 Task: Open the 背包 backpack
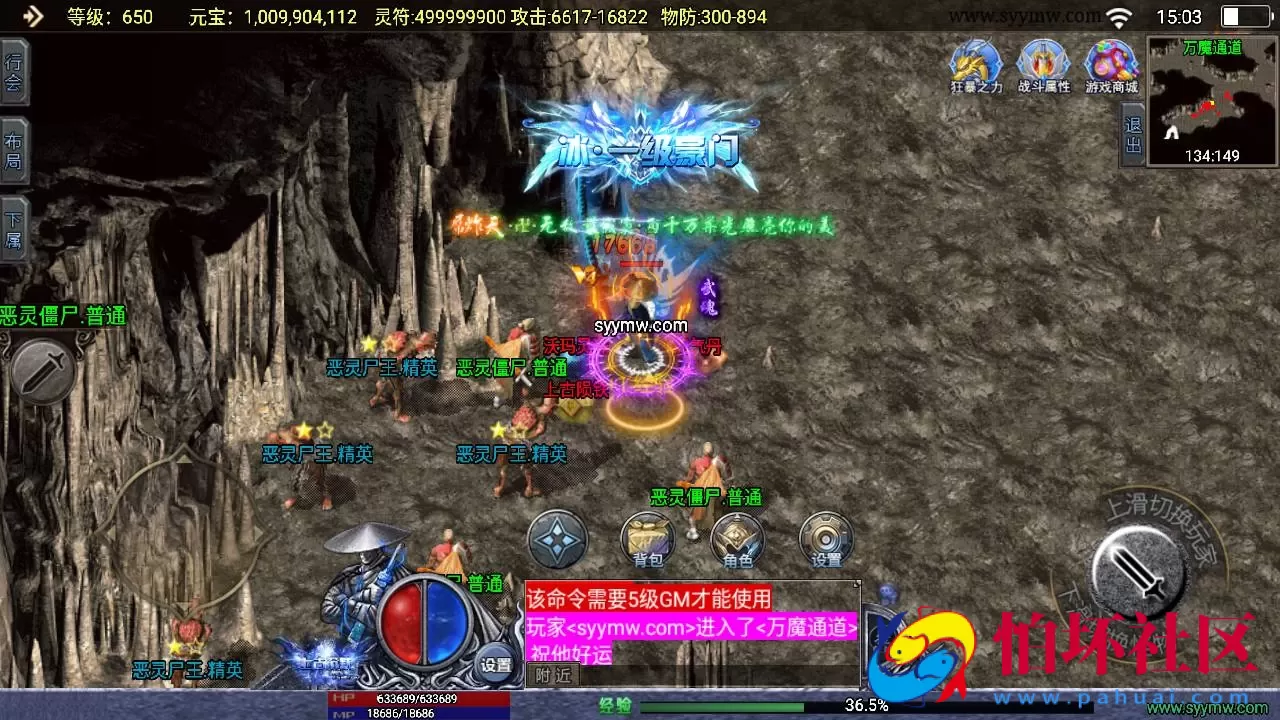coord(647,540)
